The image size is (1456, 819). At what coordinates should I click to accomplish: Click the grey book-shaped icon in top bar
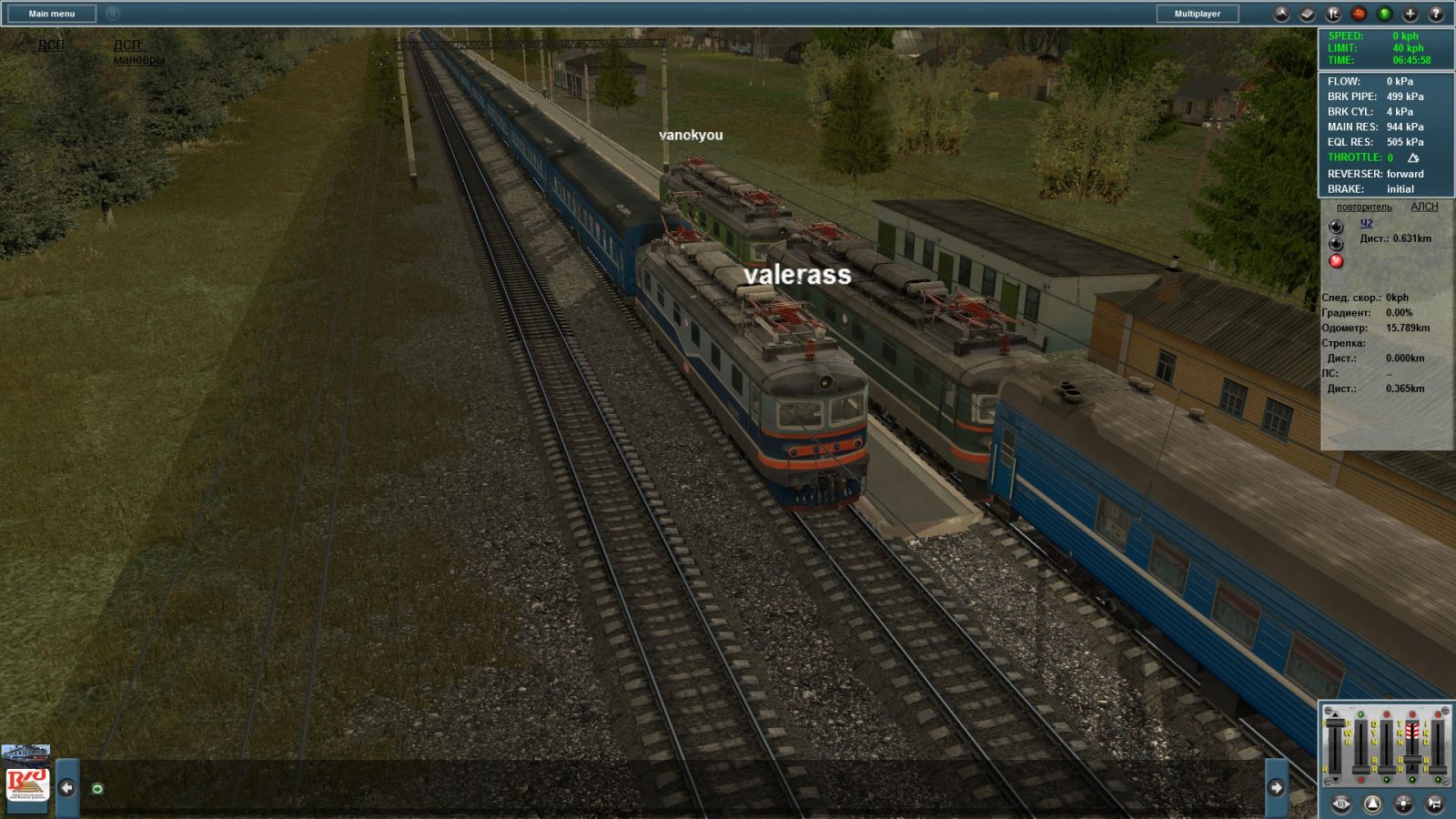1307,14
